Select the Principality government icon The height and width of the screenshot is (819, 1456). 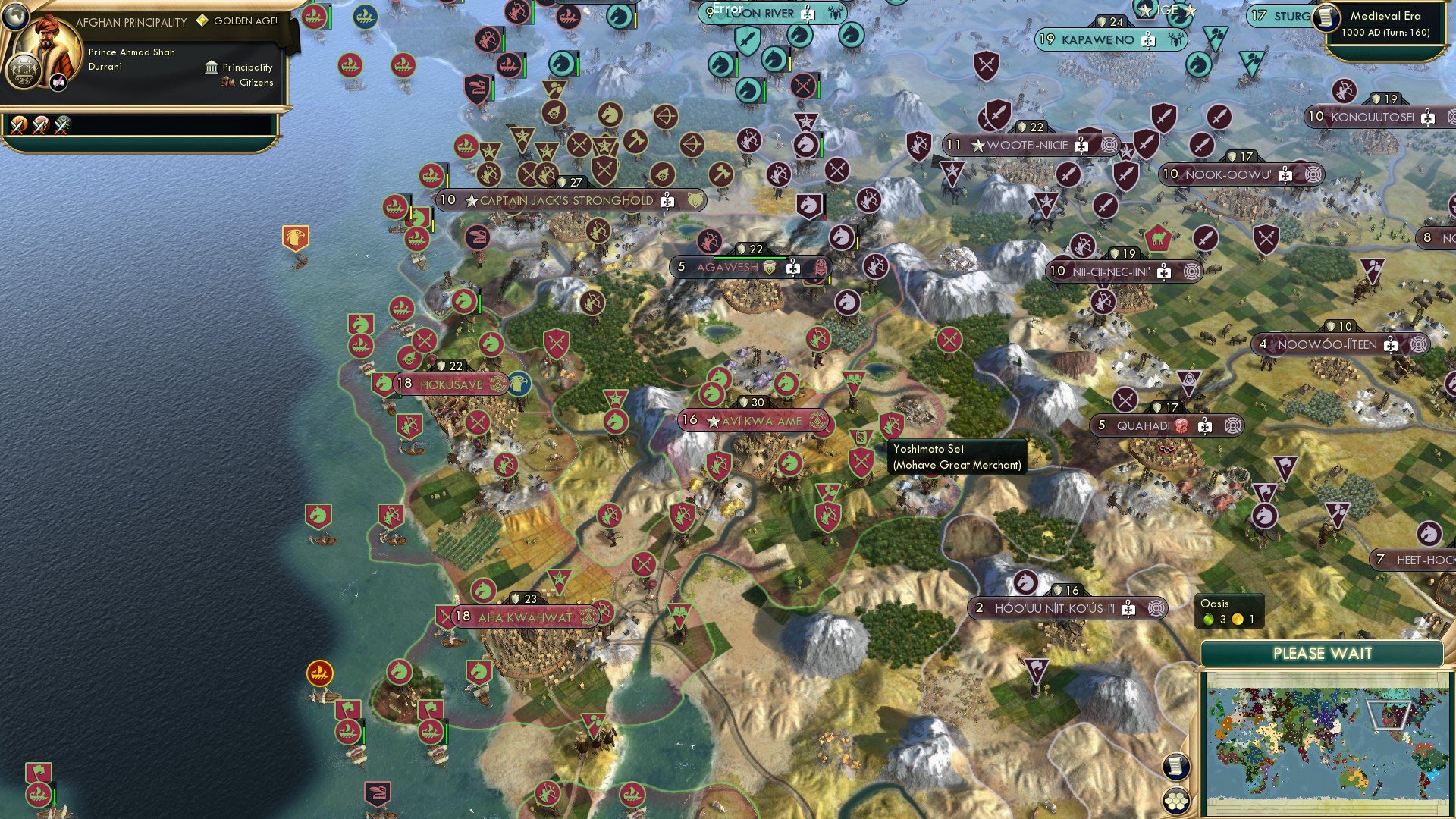point(212,67)
